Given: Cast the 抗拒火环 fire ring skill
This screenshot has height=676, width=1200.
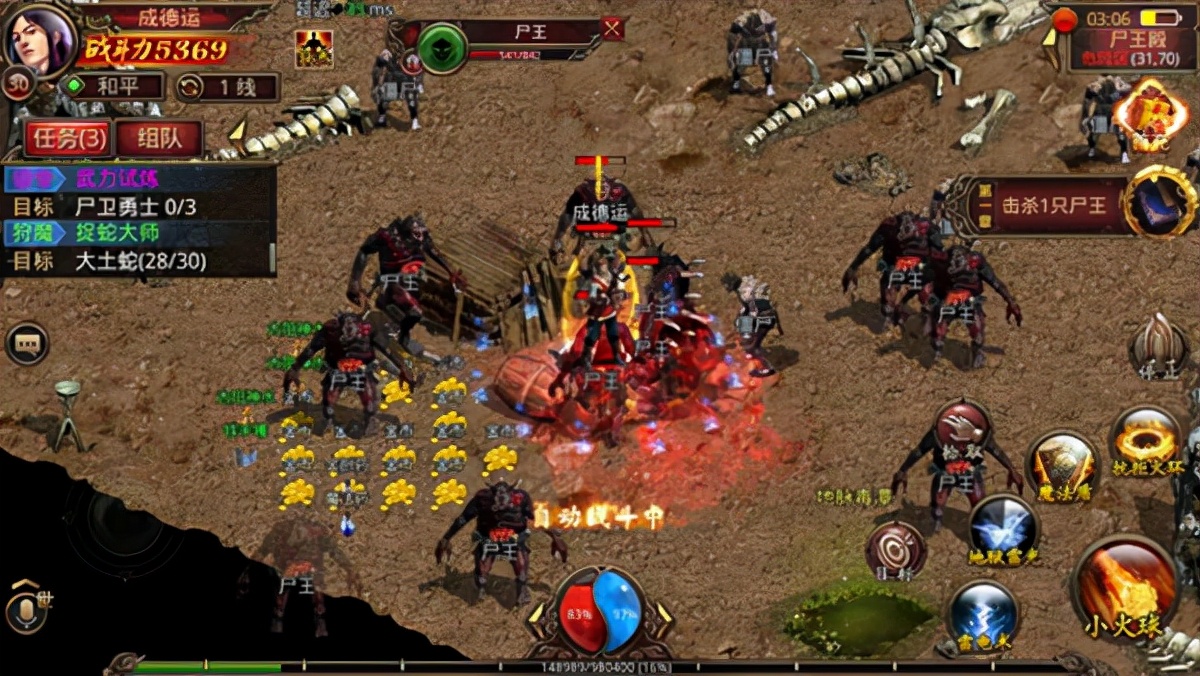Looking at the screenshot, I should [x=1146, y=441].
